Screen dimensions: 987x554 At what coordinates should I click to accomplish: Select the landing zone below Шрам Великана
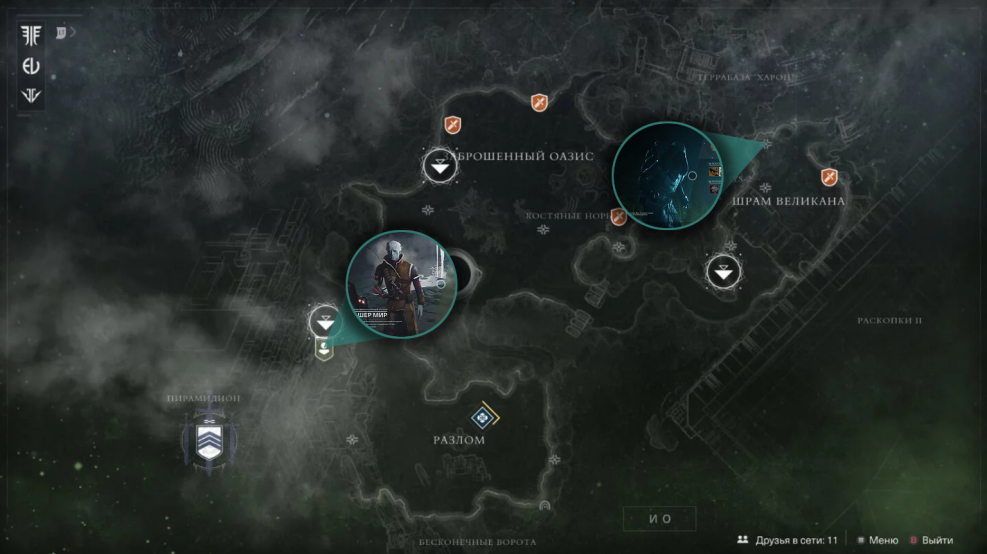[x=724, y=271]
